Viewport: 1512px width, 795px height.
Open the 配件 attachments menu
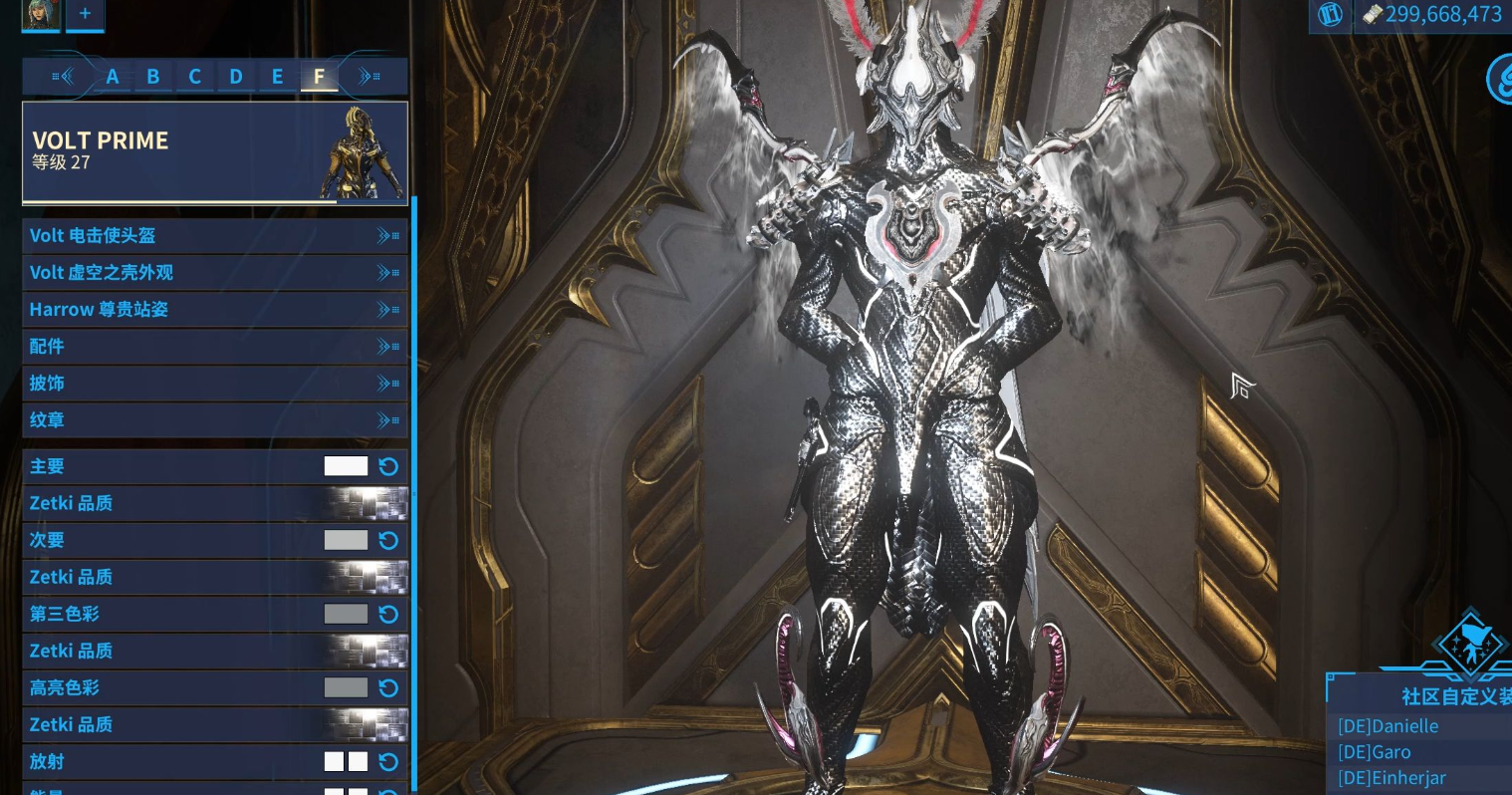pyautogui.click(x=214, y=347)
